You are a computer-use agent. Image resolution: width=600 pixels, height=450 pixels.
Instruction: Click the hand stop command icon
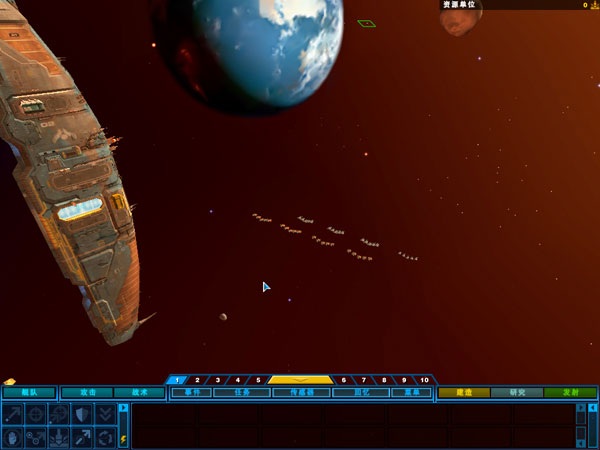point(13,437)
